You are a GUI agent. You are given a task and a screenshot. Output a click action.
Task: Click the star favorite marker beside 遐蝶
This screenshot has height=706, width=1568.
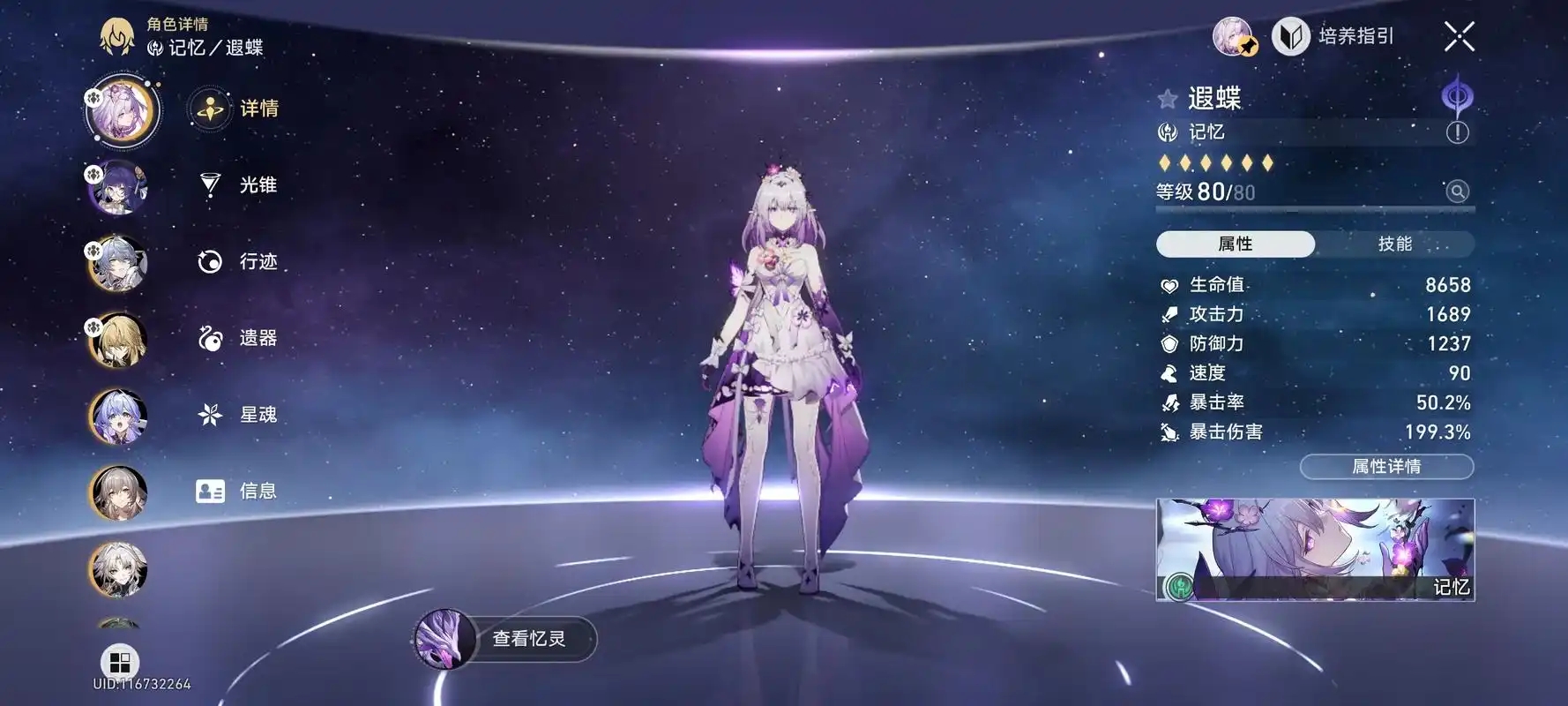click(x=1166, y=97)
